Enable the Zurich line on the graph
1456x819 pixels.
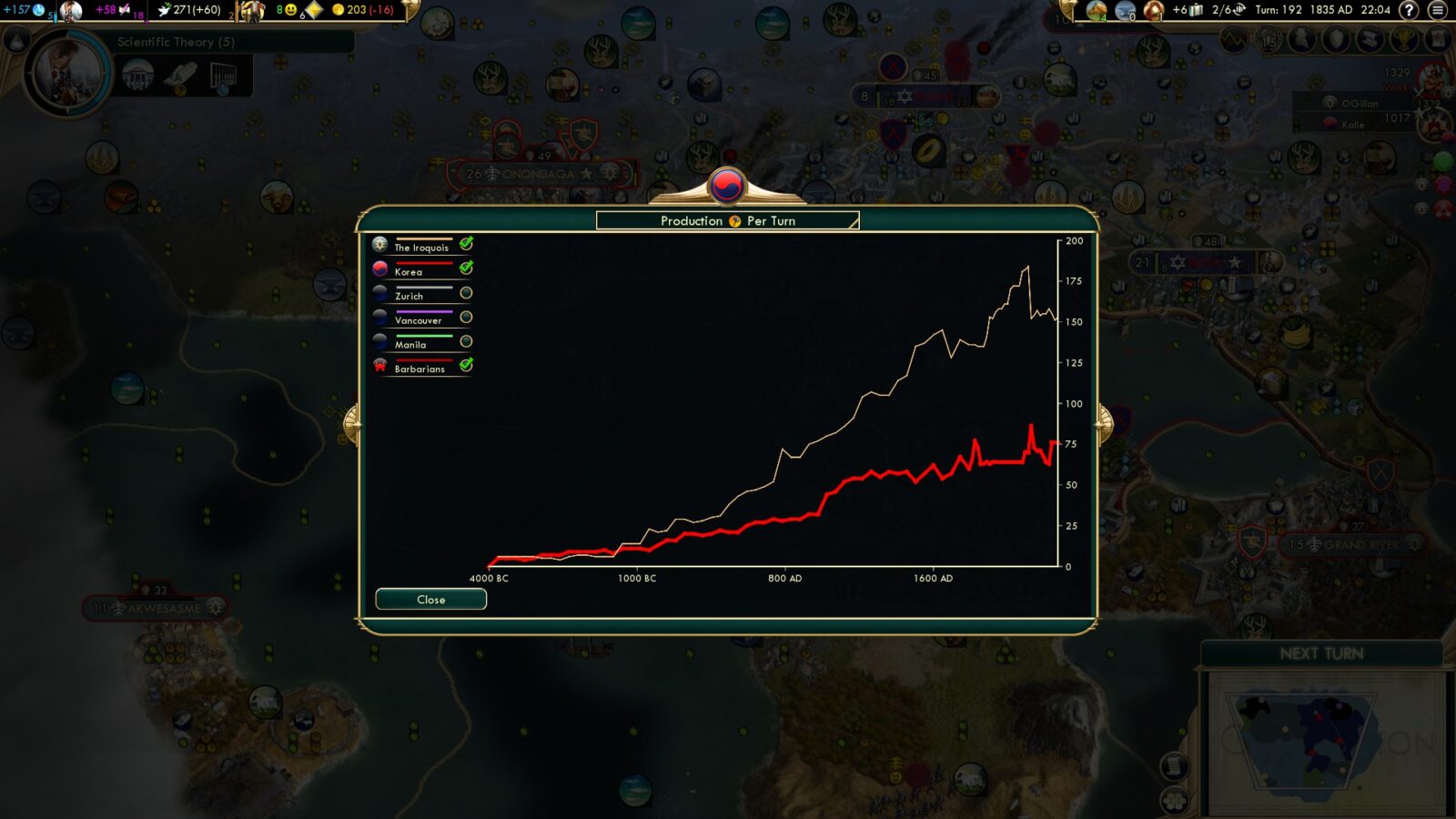[x=467, y=292]
